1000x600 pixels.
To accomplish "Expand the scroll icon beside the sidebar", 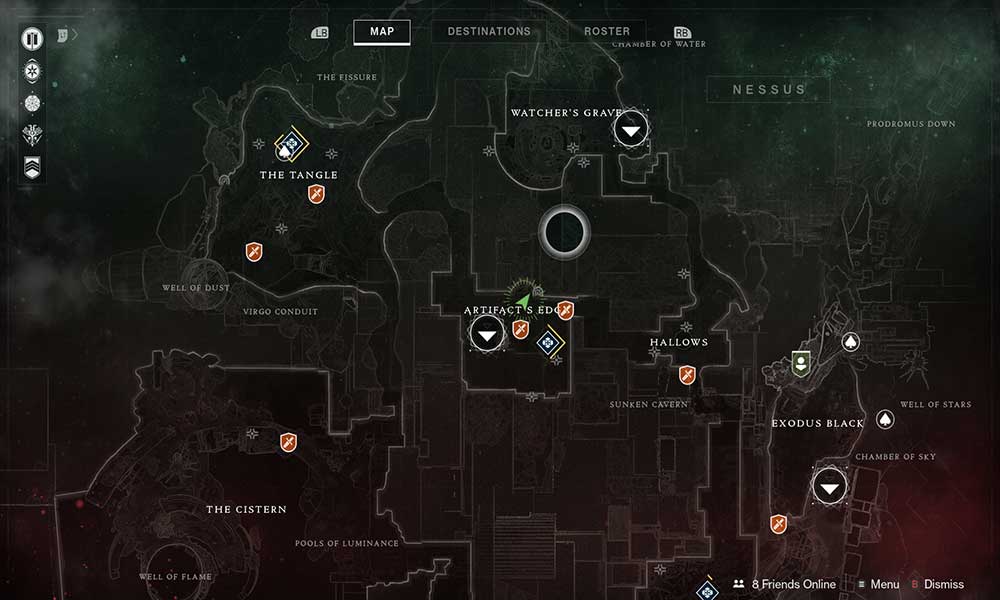I will tap(62, 35).
